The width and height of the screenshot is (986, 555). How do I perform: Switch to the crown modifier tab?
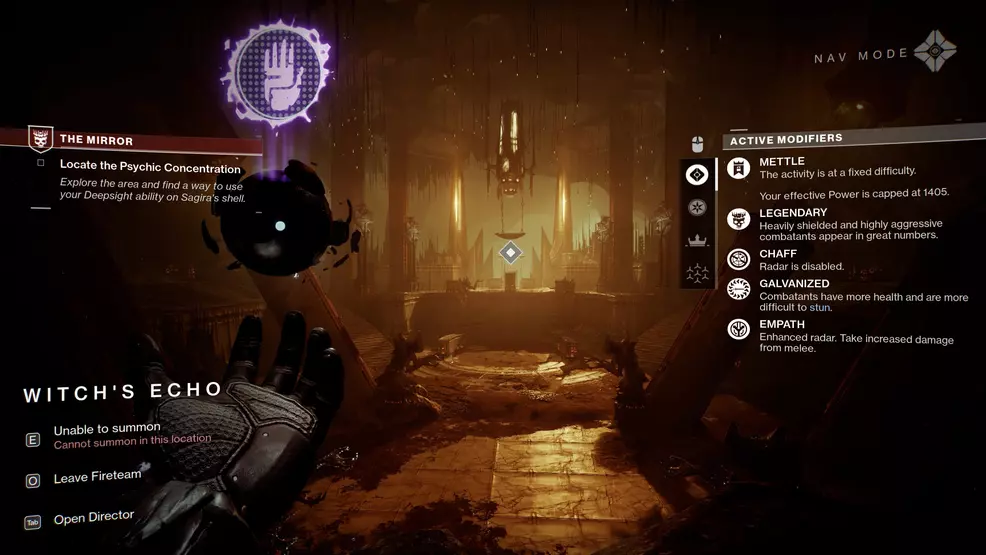point(697,240)
